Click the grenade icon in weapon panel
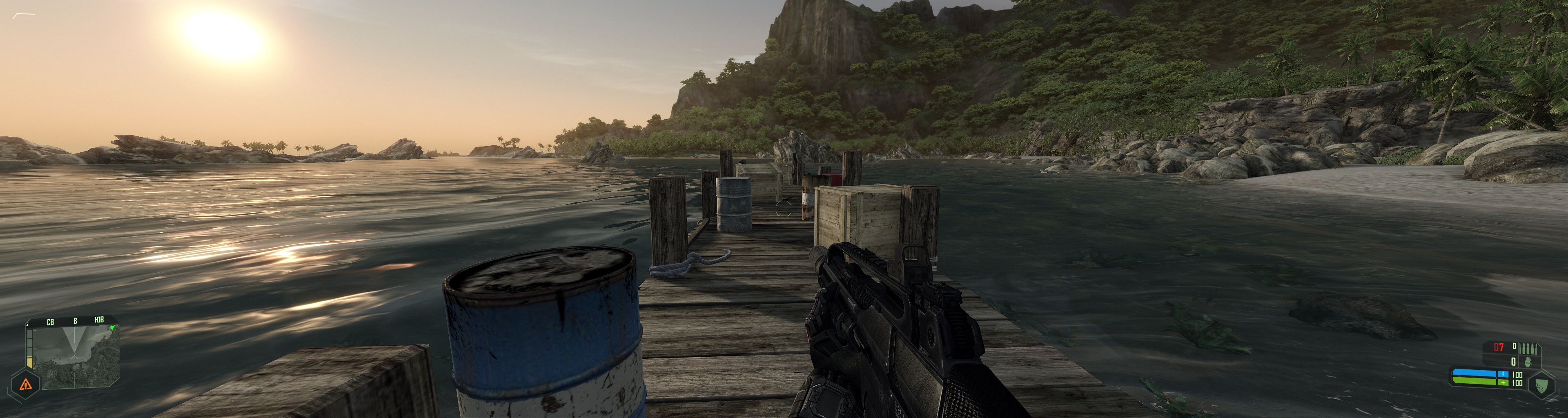The image size is (1568, 418). pyautogui.click(x=1529, y=362)
